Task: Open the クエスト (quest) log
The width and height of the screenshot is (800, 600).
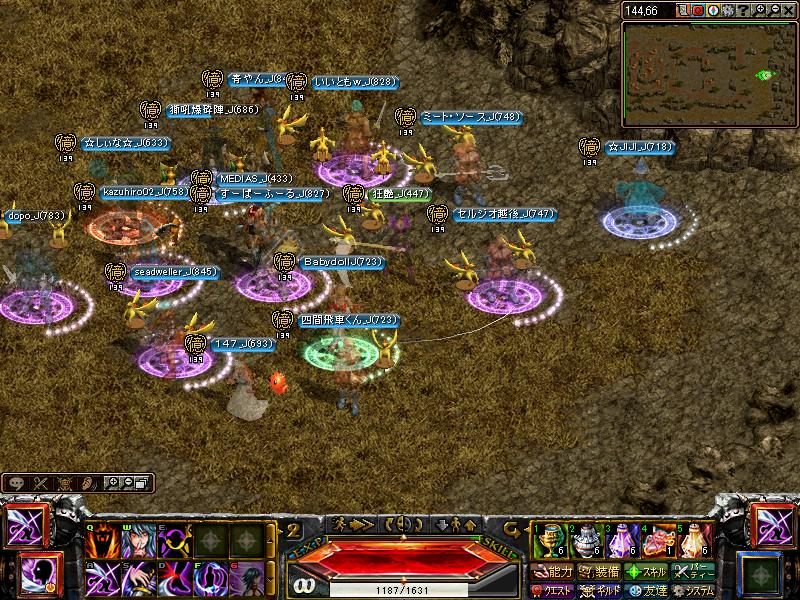Action: [553, 591]
